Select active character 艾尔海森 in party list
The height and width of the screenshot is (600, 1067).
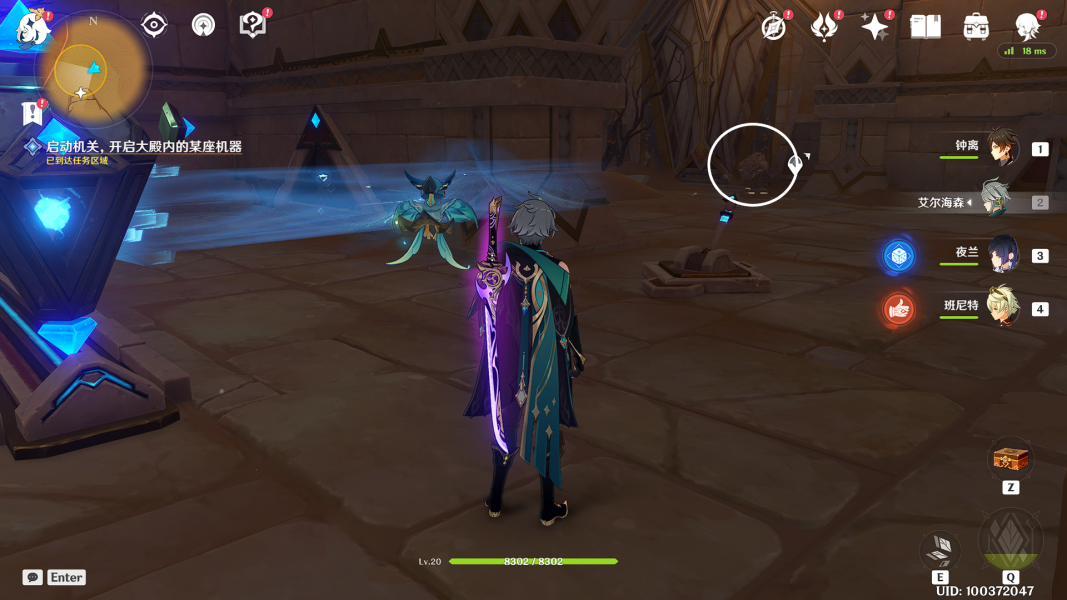(994, 201)
